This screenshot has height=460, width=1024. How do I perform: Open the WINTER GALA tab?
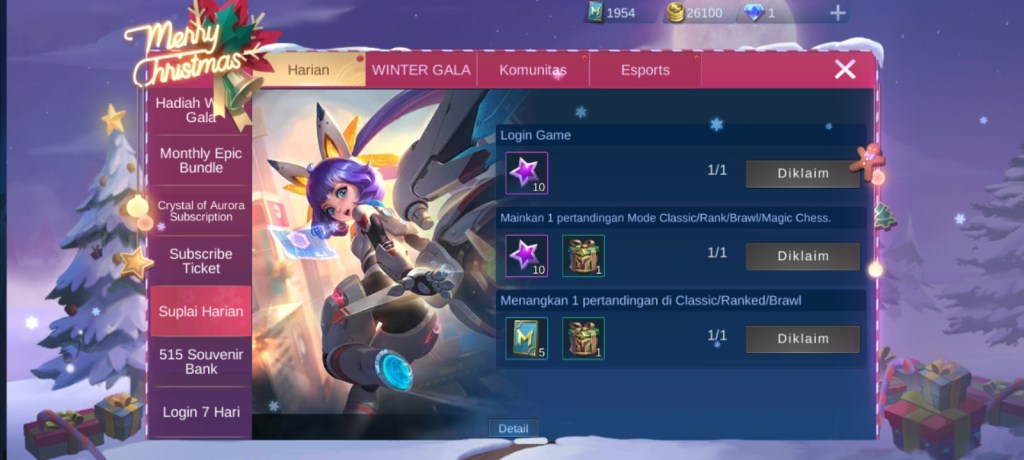421,70
